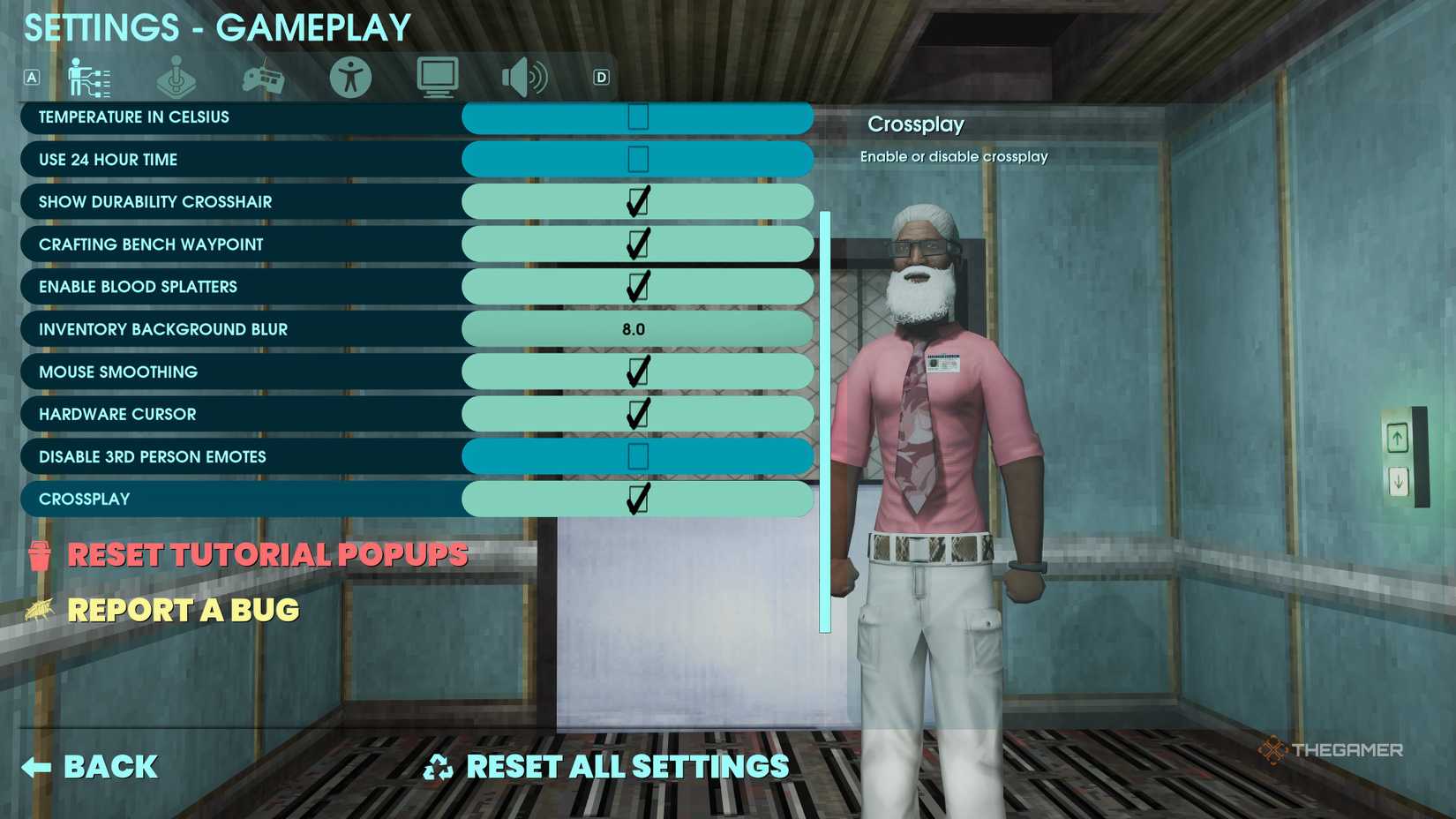Click the trash icon beside Reset Tutorial Popups
The height and width of the screenshot is (819, 1456).
[x=37, y=556]
